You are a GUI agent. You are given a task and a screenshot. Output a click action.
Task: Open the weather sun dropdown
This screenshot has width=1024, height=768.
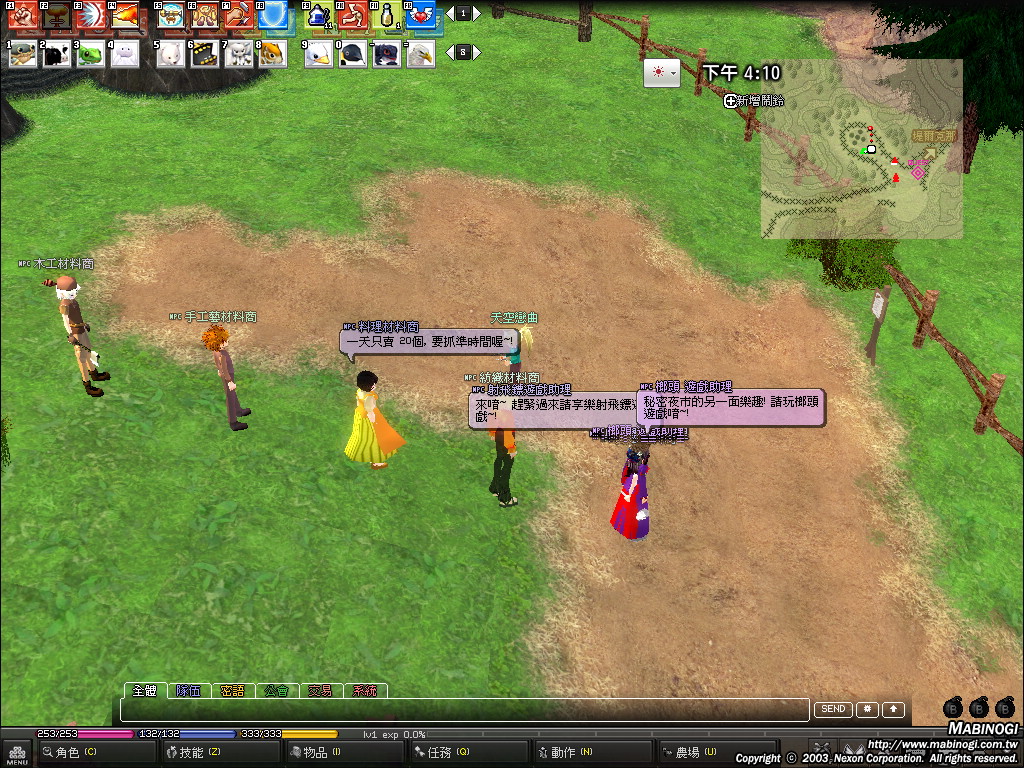pyautogui.click(x=661, y=73)
